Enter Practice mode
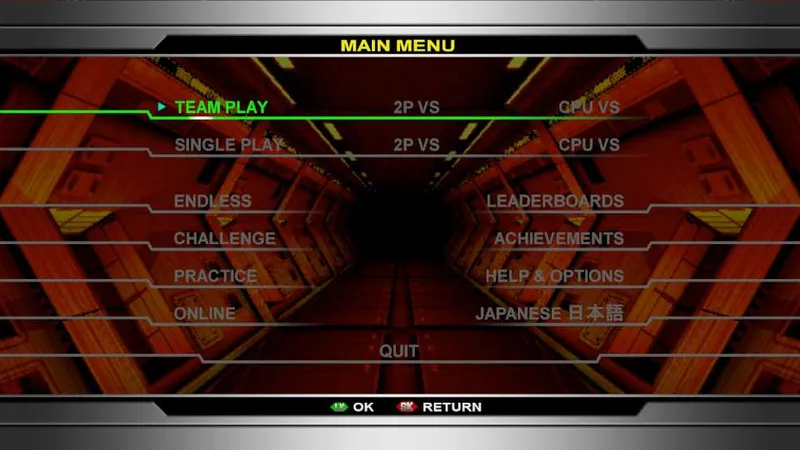Screen dimensions: 800x450 click(215, 276)
